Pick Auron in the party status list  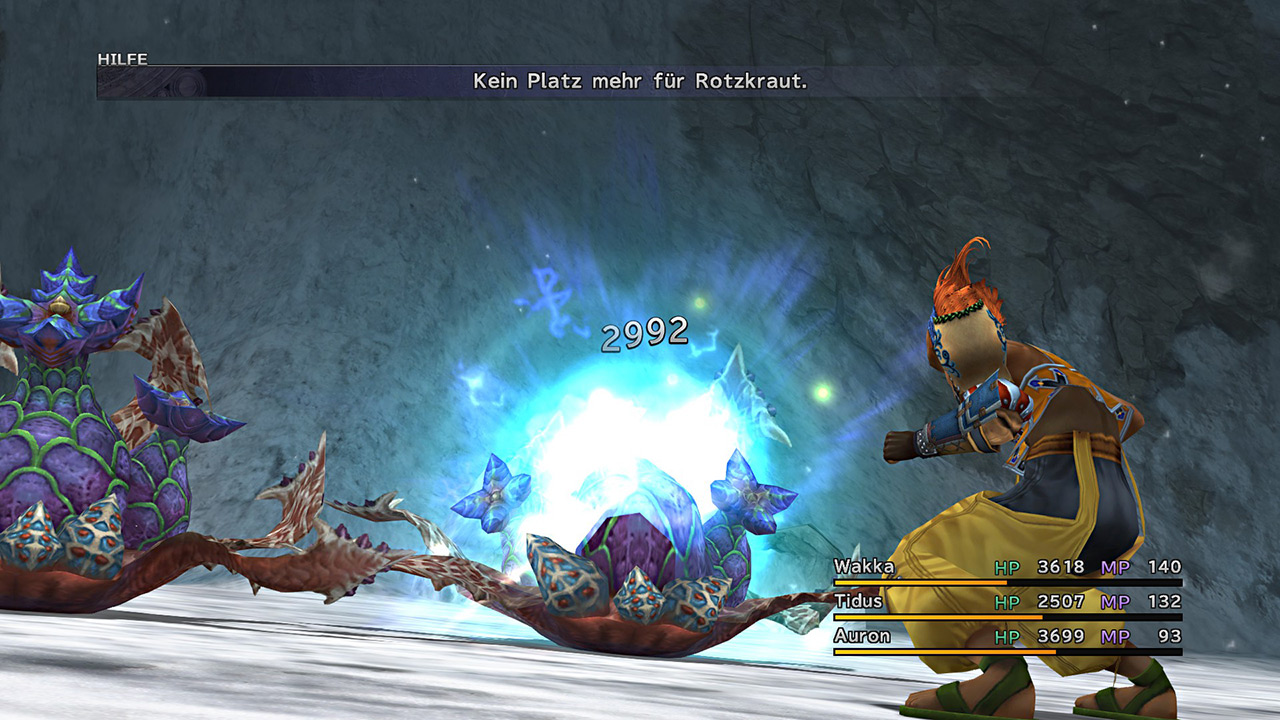(x=862, y=636)
